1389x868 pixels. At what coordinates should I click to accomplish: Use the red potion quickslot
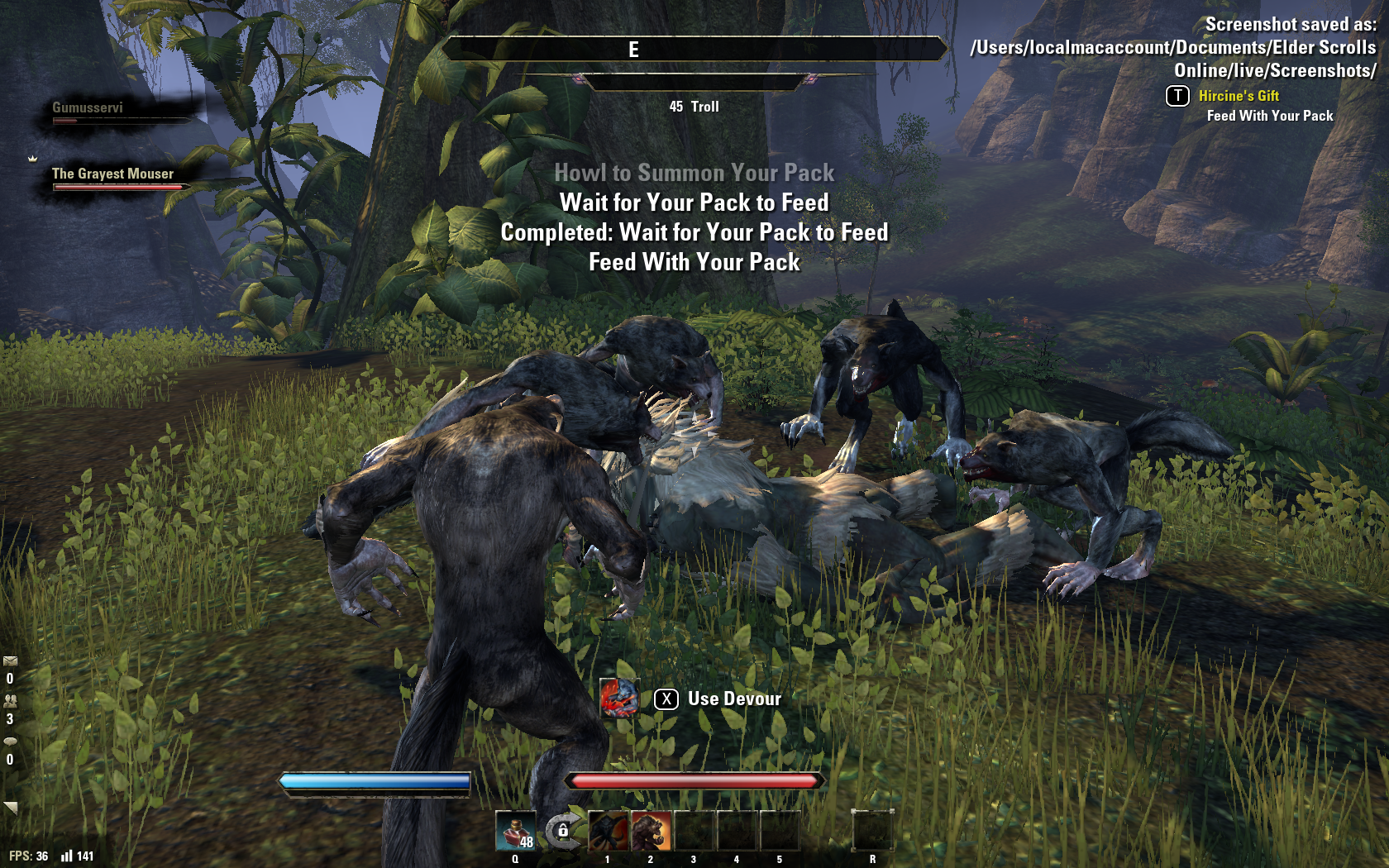pyautogui.click(x=515, y=831)
